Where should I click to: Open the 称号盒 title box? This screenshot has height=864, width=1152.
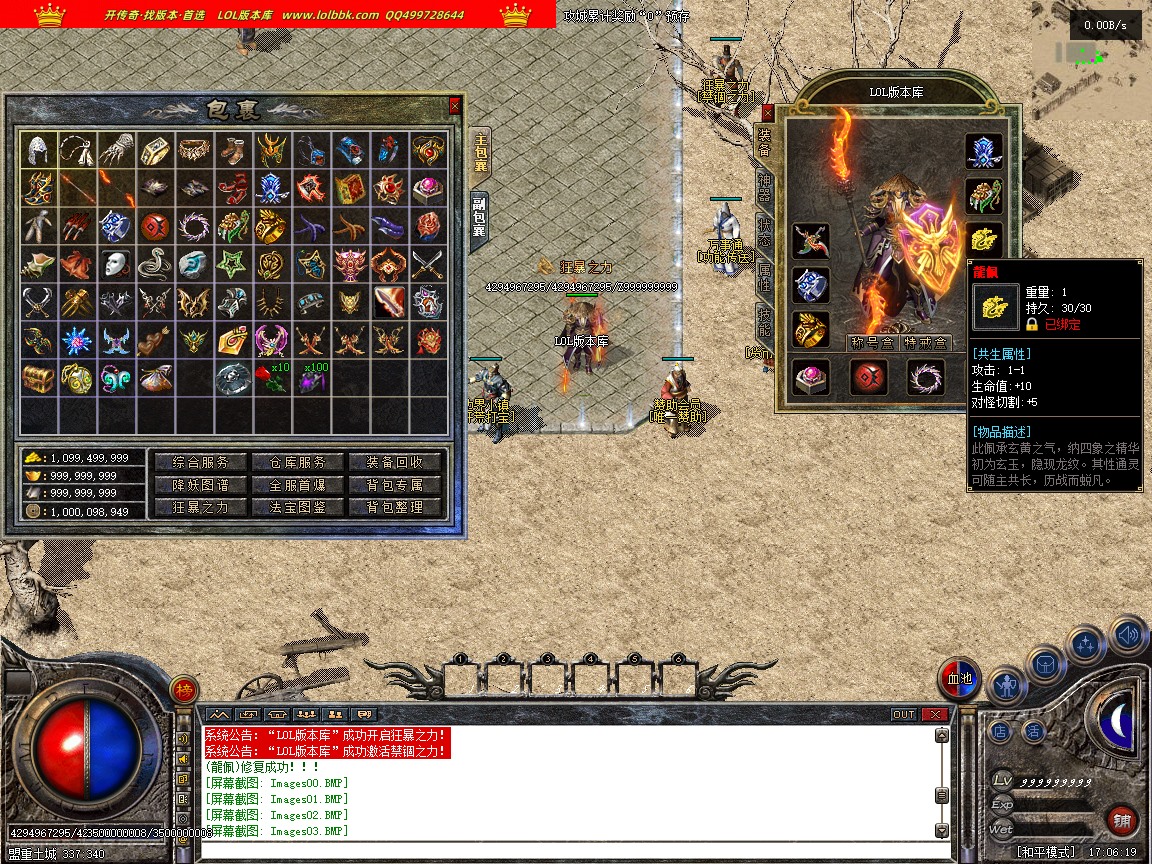coord(871,343)
